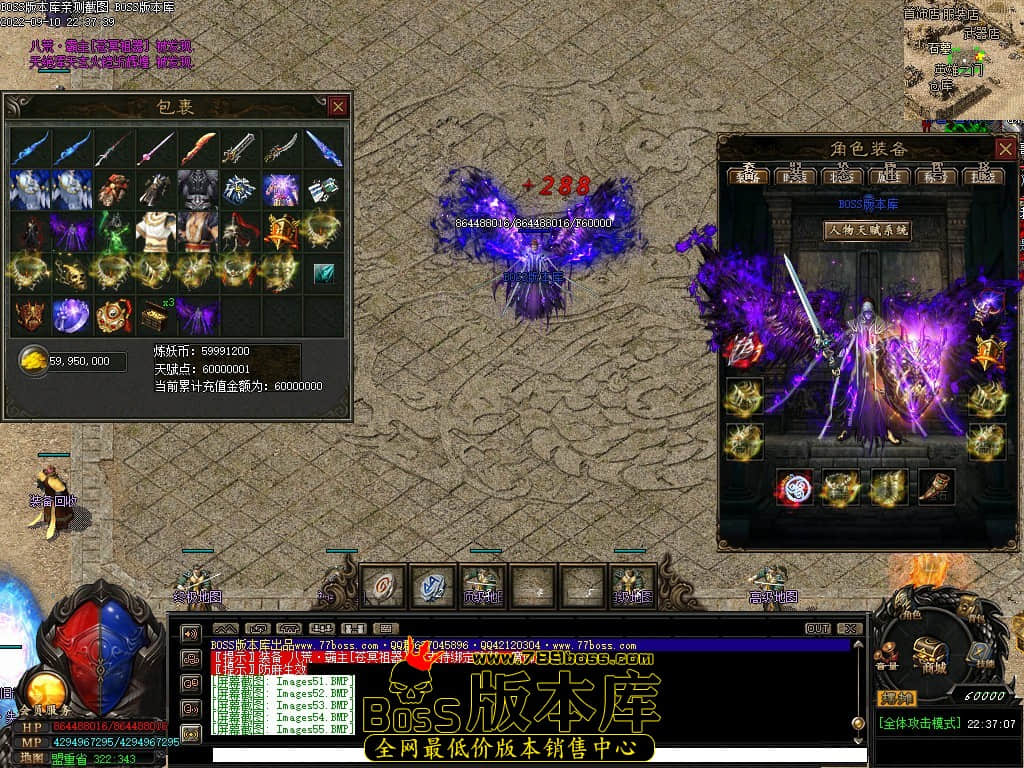Select the green glowing robe costume in the bag

pos(113,231)
